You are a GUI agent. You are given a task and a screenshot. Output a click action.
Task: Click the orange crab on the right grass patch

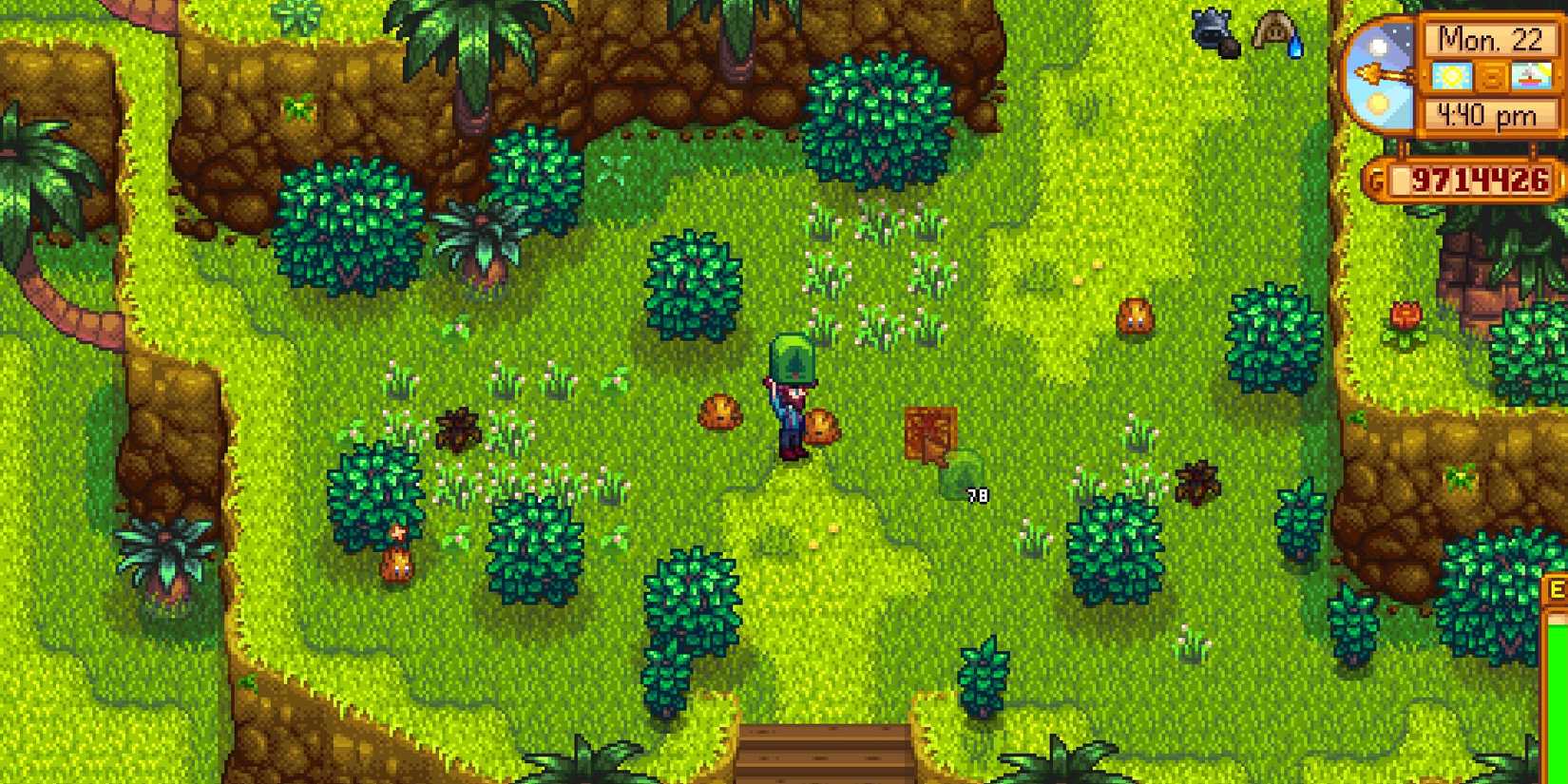tap(1135, 315)
